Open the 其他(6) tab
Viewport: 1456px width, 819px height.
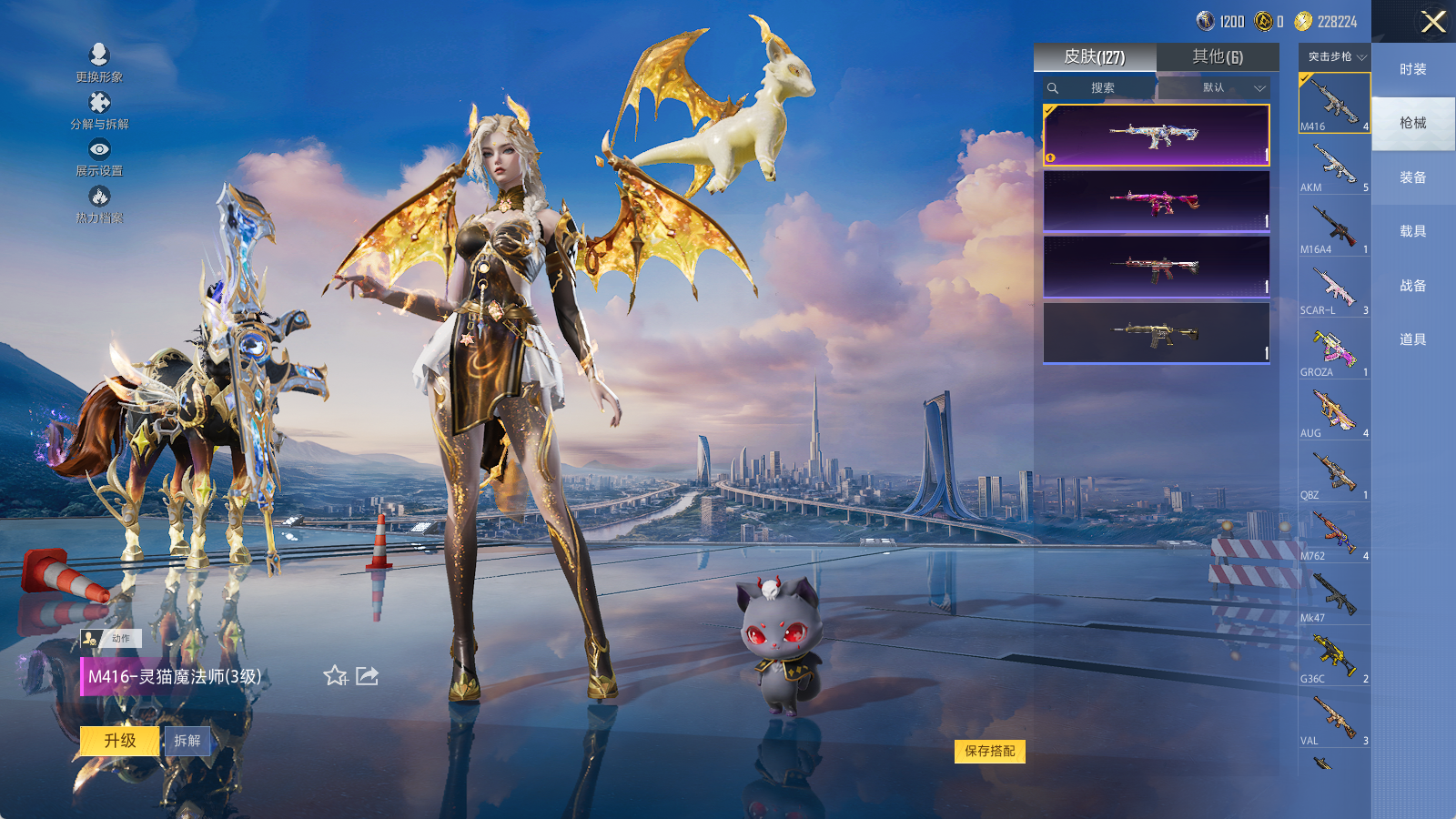point(1218,57)
